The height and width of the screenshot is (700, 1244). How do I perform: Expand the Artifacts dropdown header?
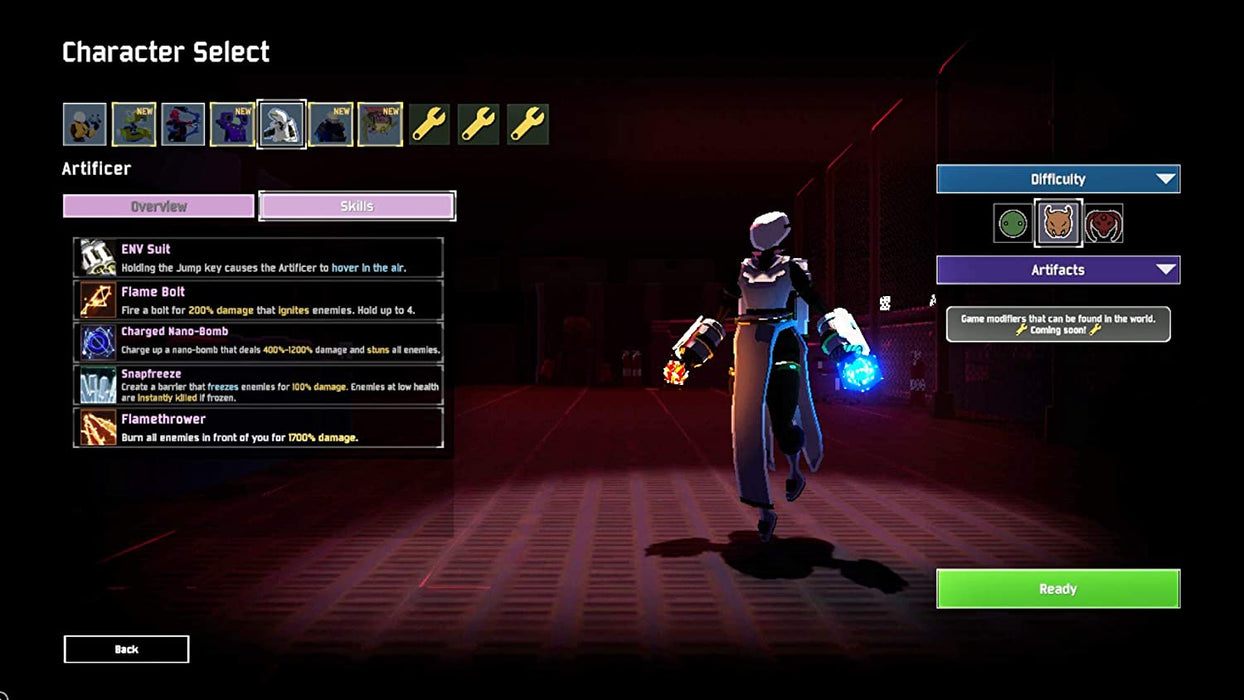point(1057,270)
